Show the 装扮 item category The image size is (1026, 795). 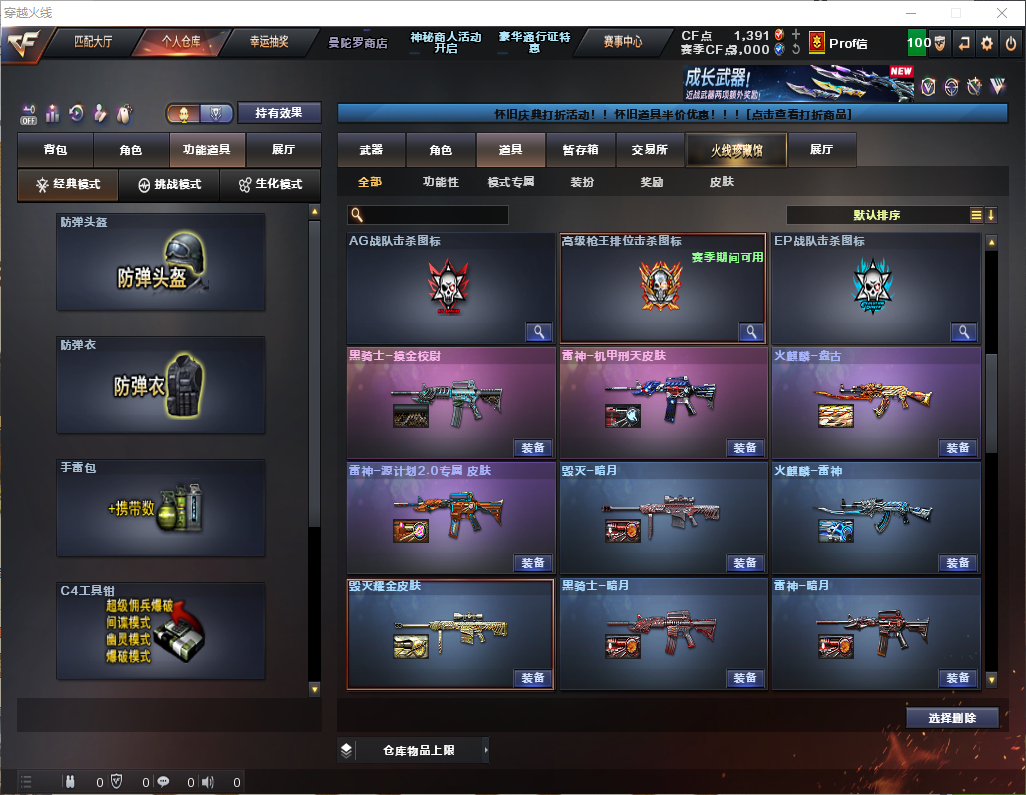click(x=582, y=182)
